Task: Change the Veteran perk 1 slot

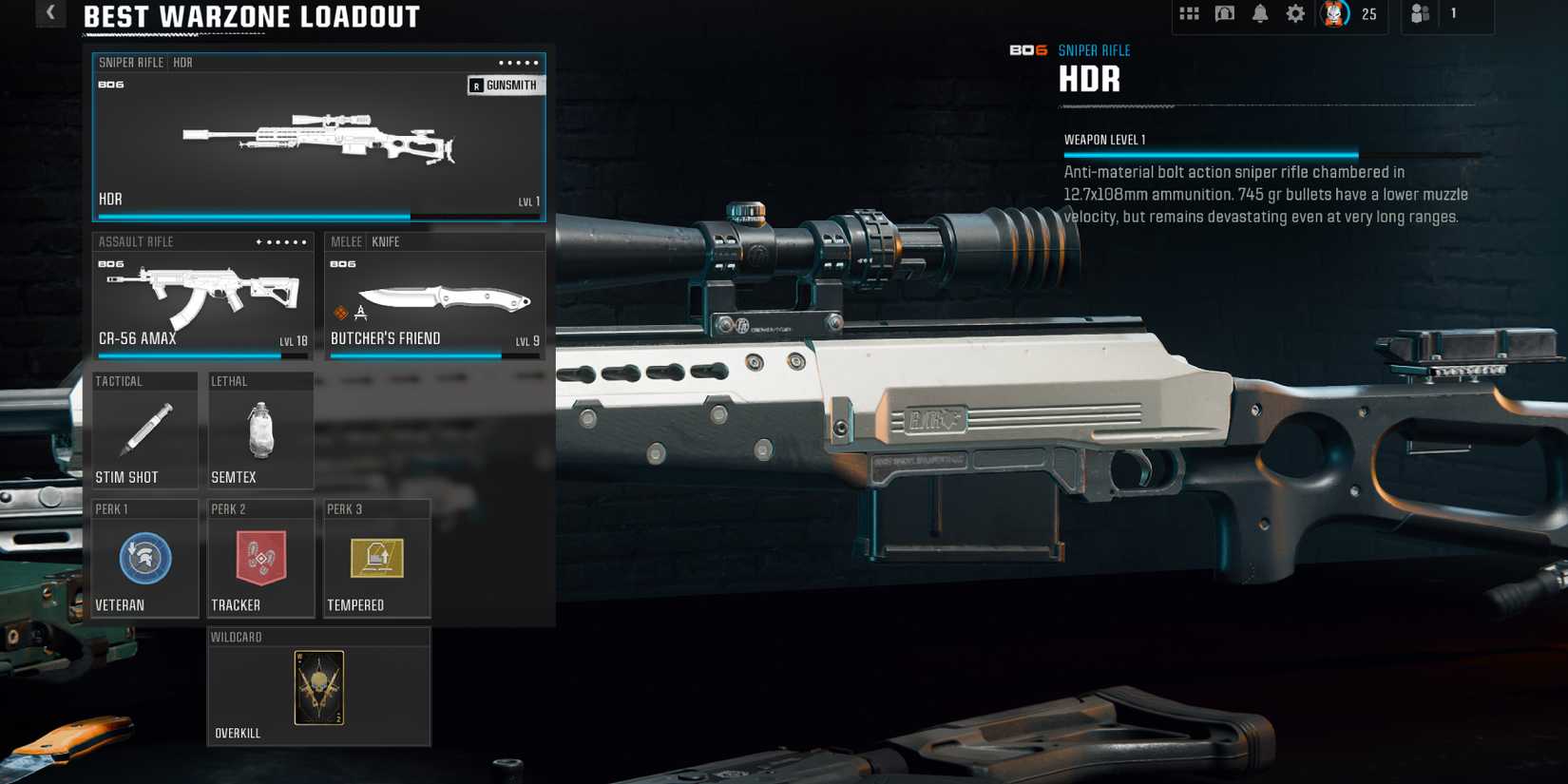Action: (x=144, y=559)
